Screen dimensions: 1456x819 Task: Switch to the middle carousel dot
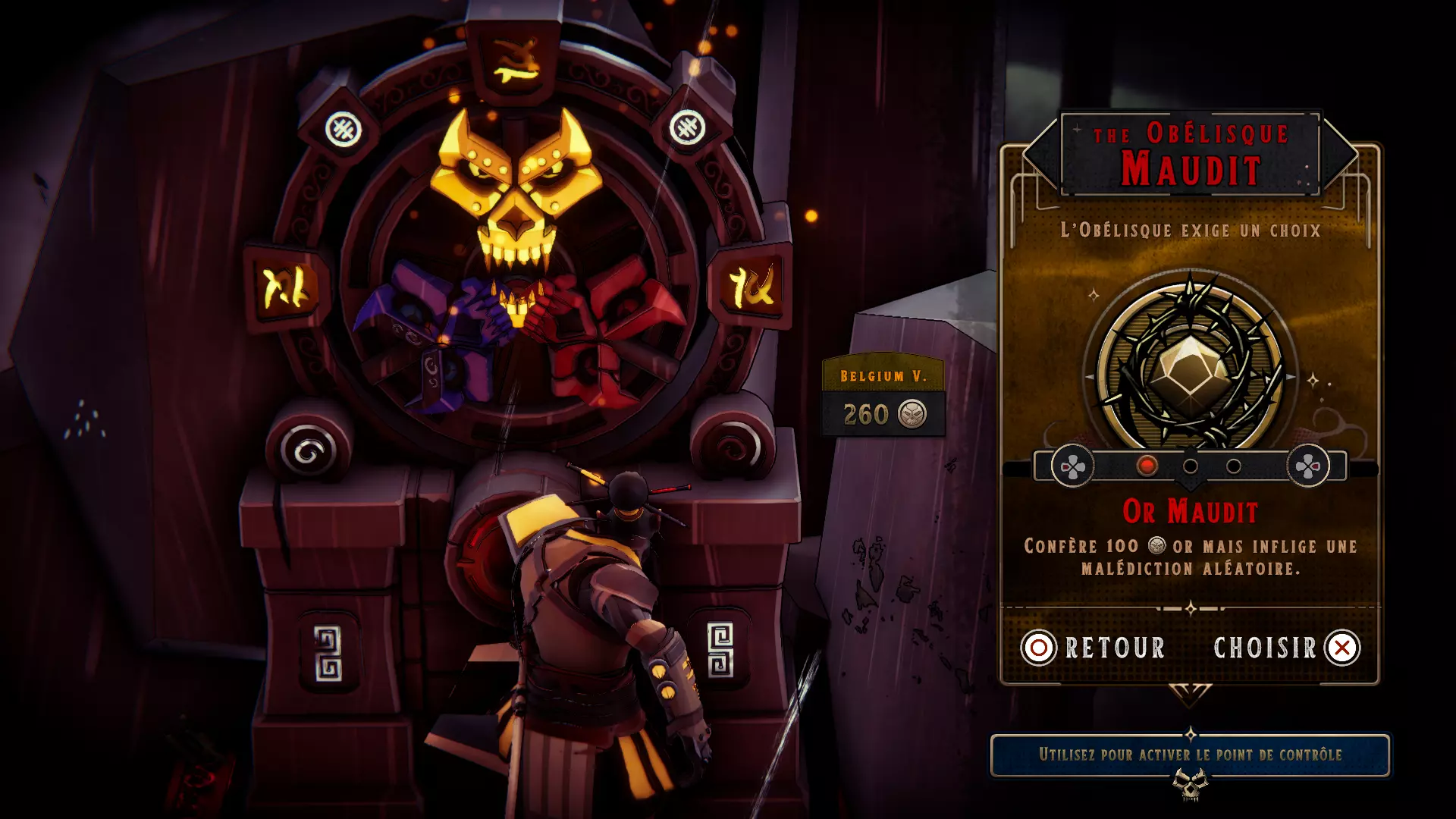pos(1191,466)
